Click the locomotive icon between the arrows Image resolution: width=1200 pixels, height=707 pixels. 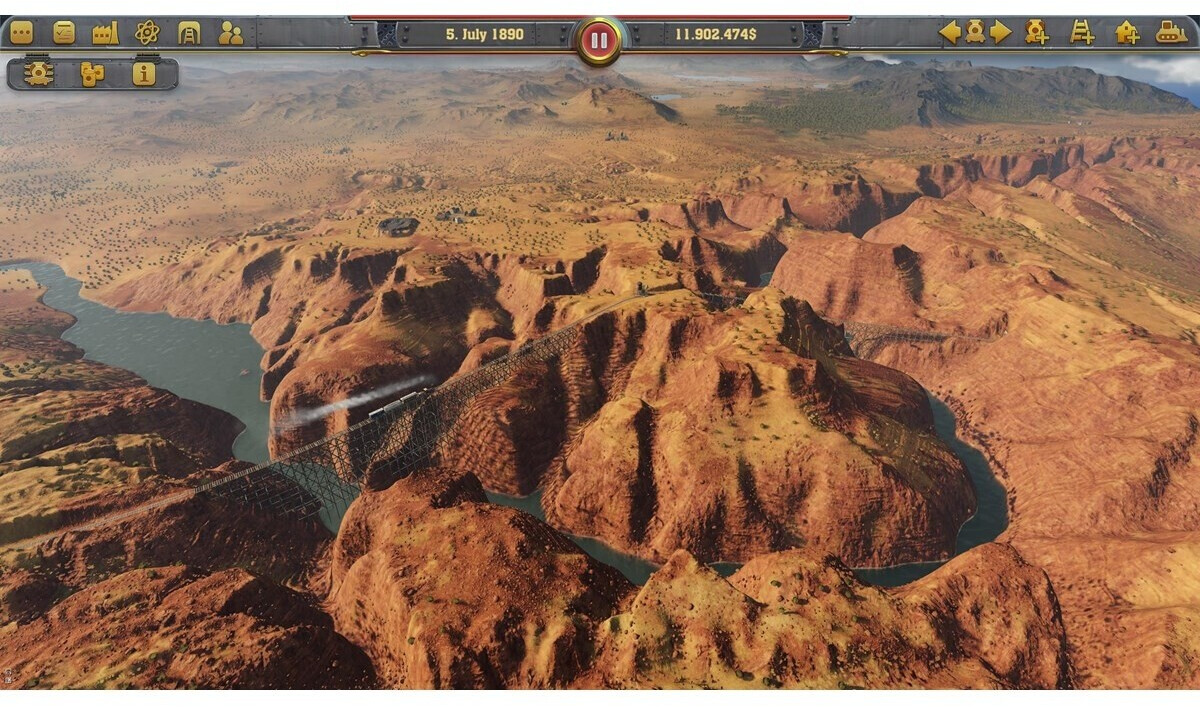[x=975, y=32]
